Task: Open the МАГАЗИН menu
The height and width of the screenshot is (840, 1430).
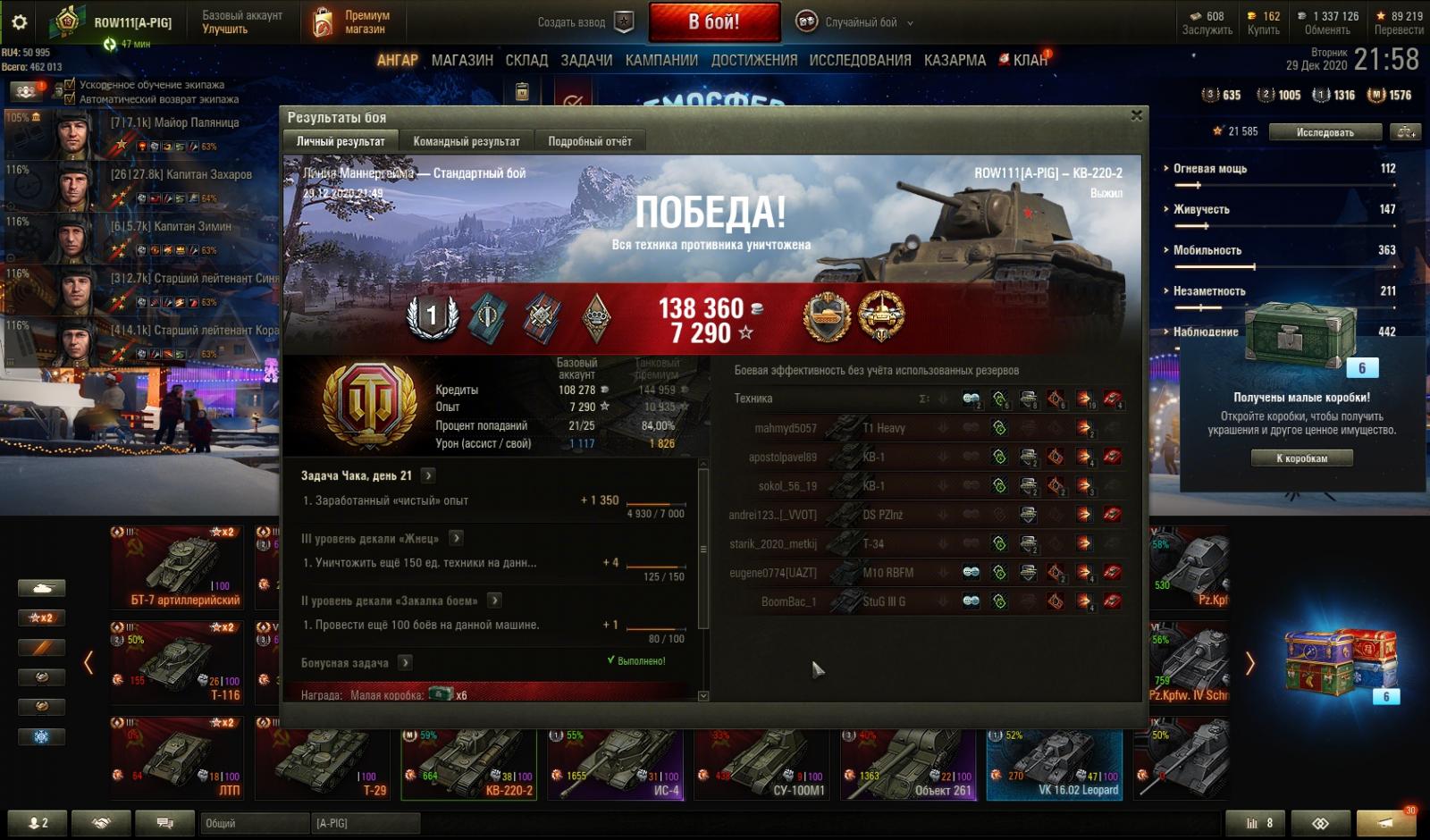Action: click(x=462, y=60)
